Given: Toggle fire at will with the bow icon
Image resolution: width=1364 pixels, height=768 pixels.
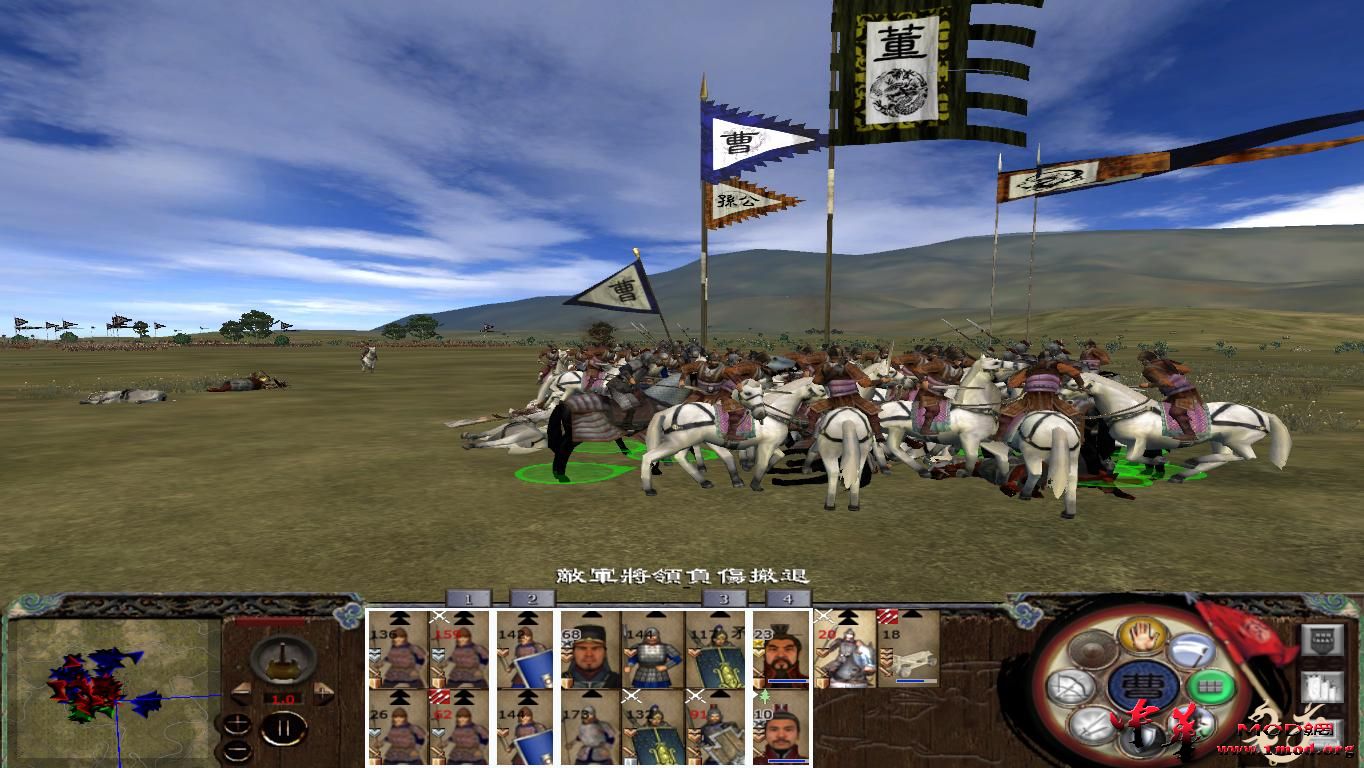Looking at the screenshot, I should point(1072,685).
